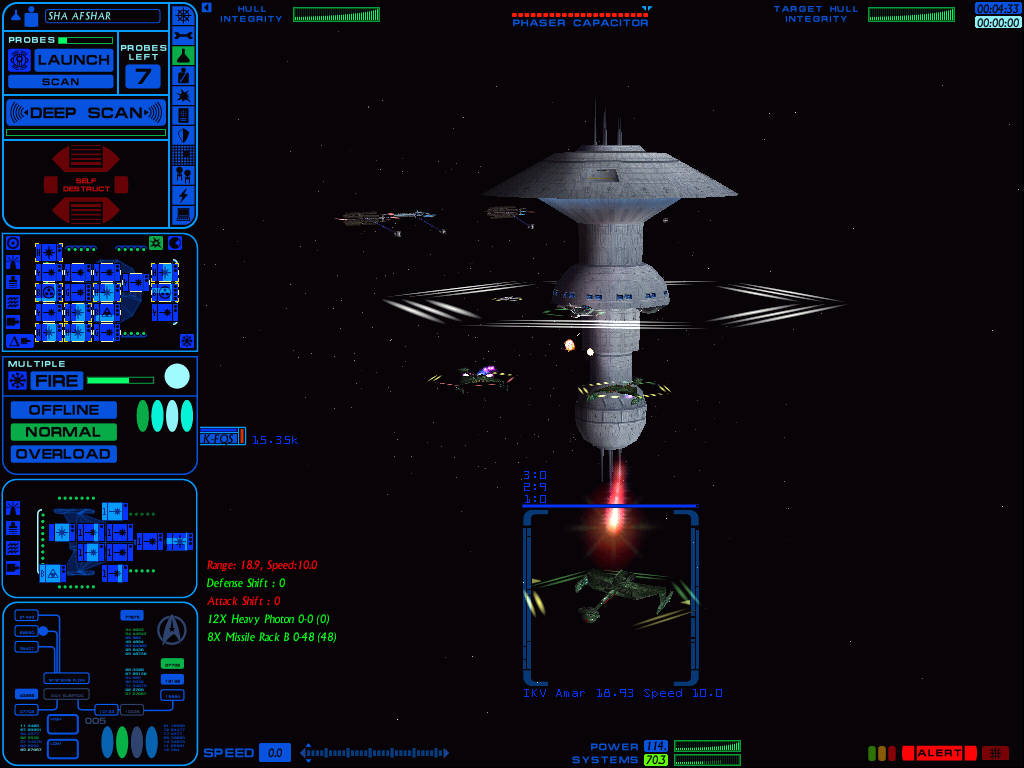Click the red ALERT status button
The width and height of the screenshot is (1024, 768).
click(938, 753)
